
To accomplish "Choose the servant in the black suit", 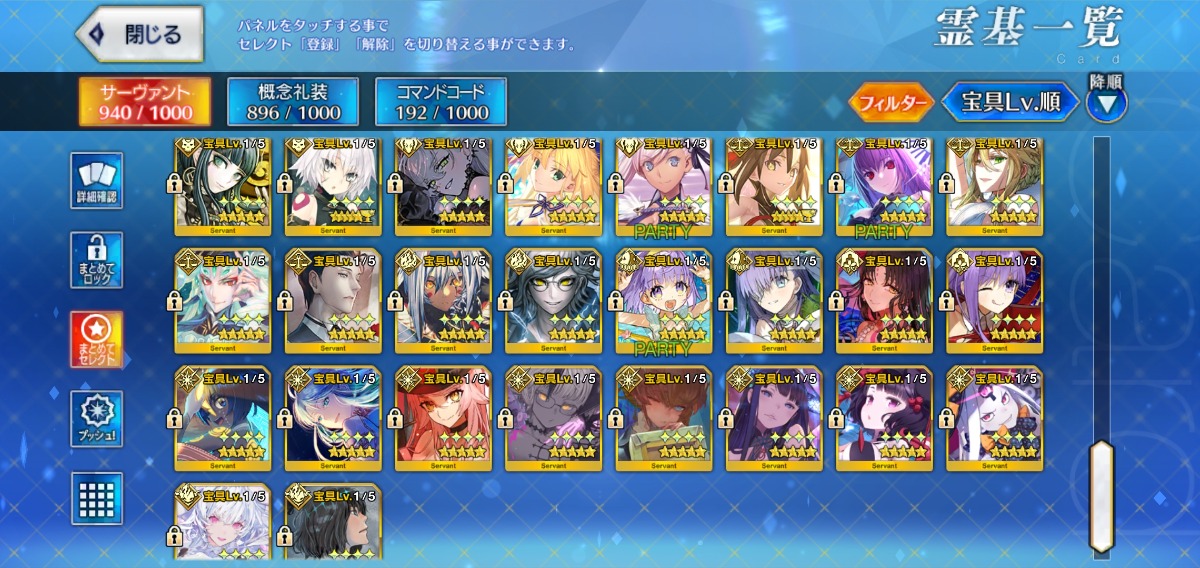I will pyautogui.click(x=334, y=300).
